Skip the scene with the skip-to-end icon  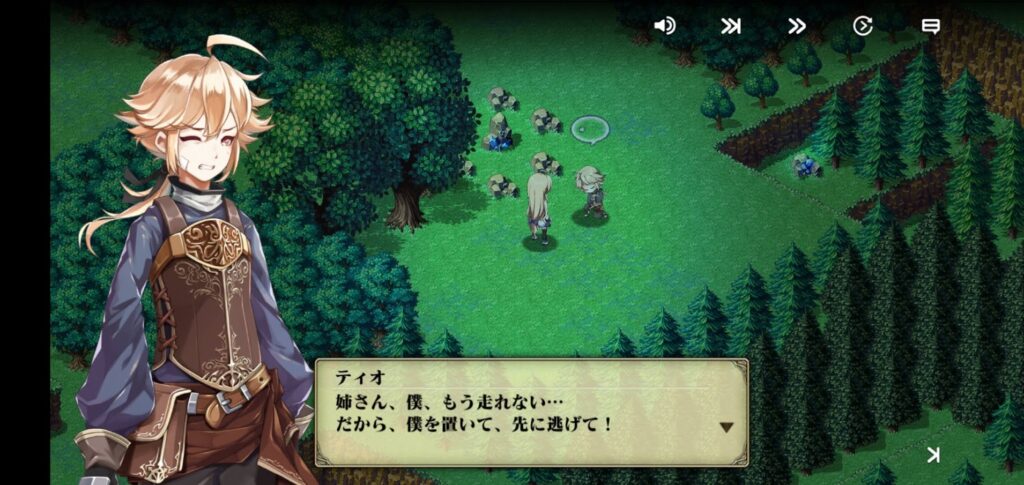(731, 26)
